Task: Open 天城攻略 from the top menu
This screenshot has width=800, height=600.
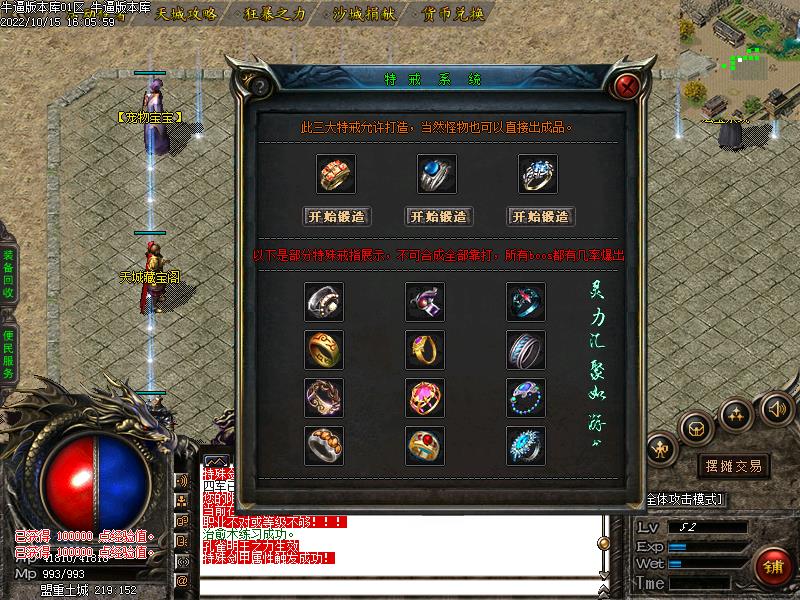Action: tap(187, 14)
